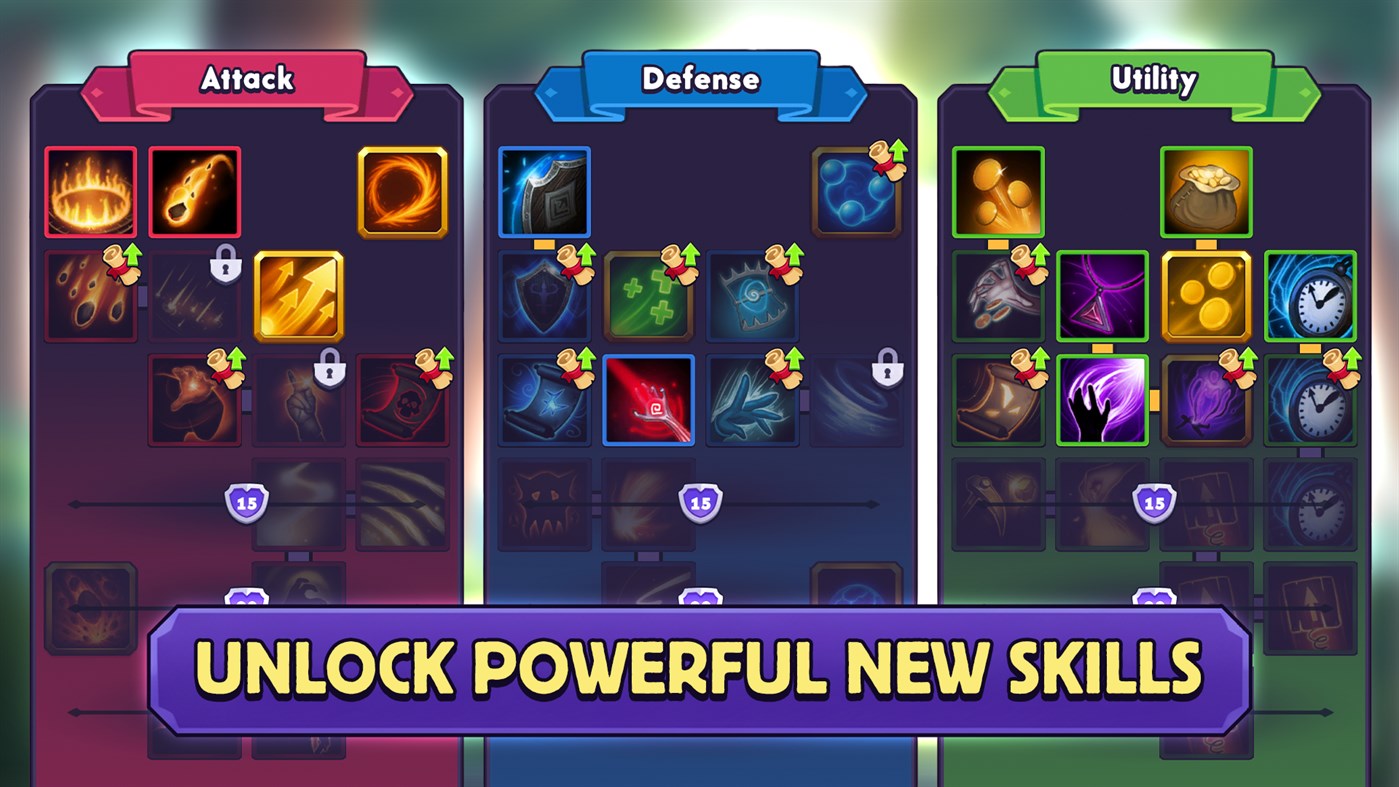This screenshot has height=787, width=1399.
Task: Select the meteor skill
Action: [x=194, y=192]
